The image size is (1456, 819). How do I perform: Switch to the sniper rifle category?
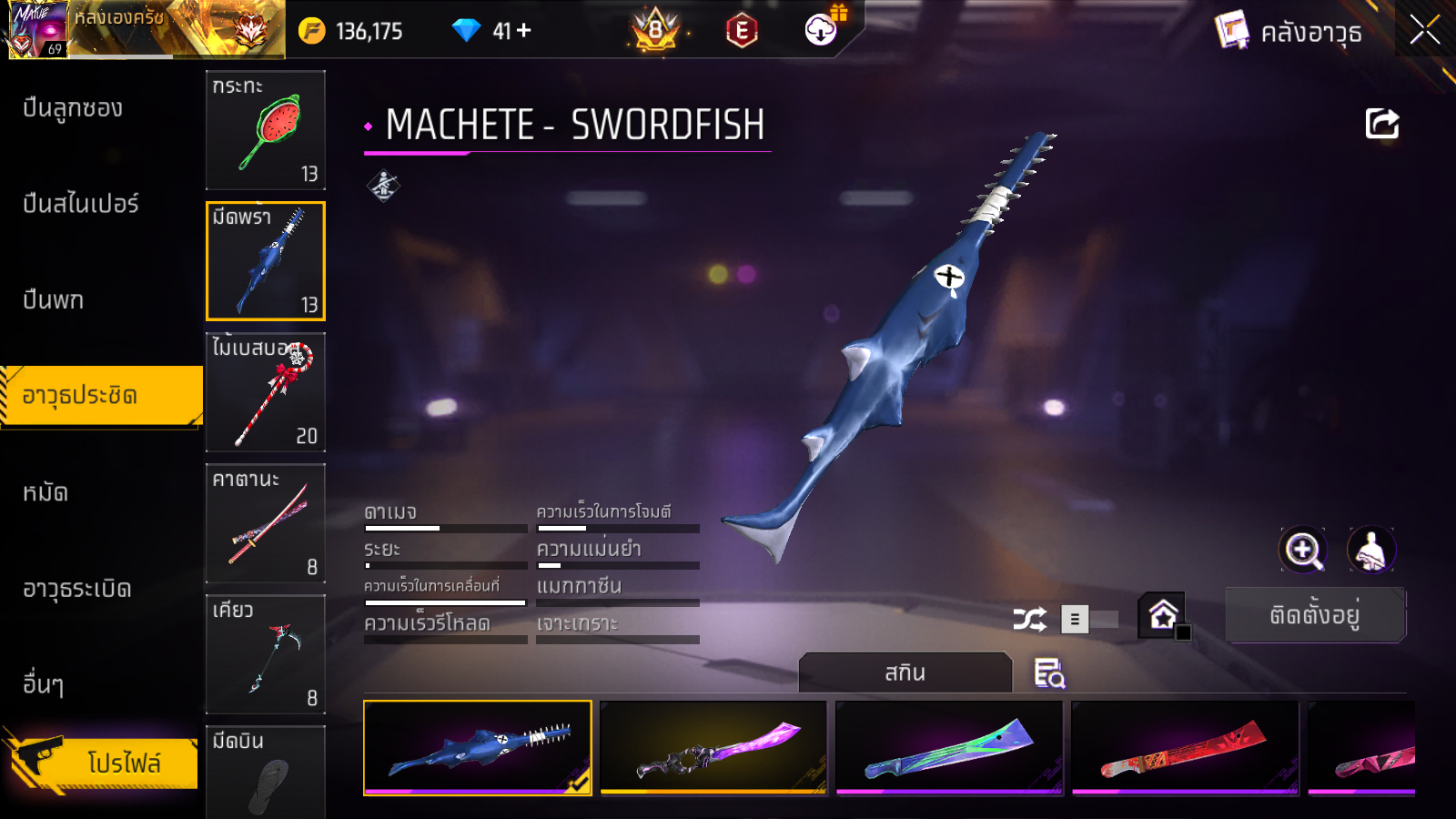coord(81,204)
